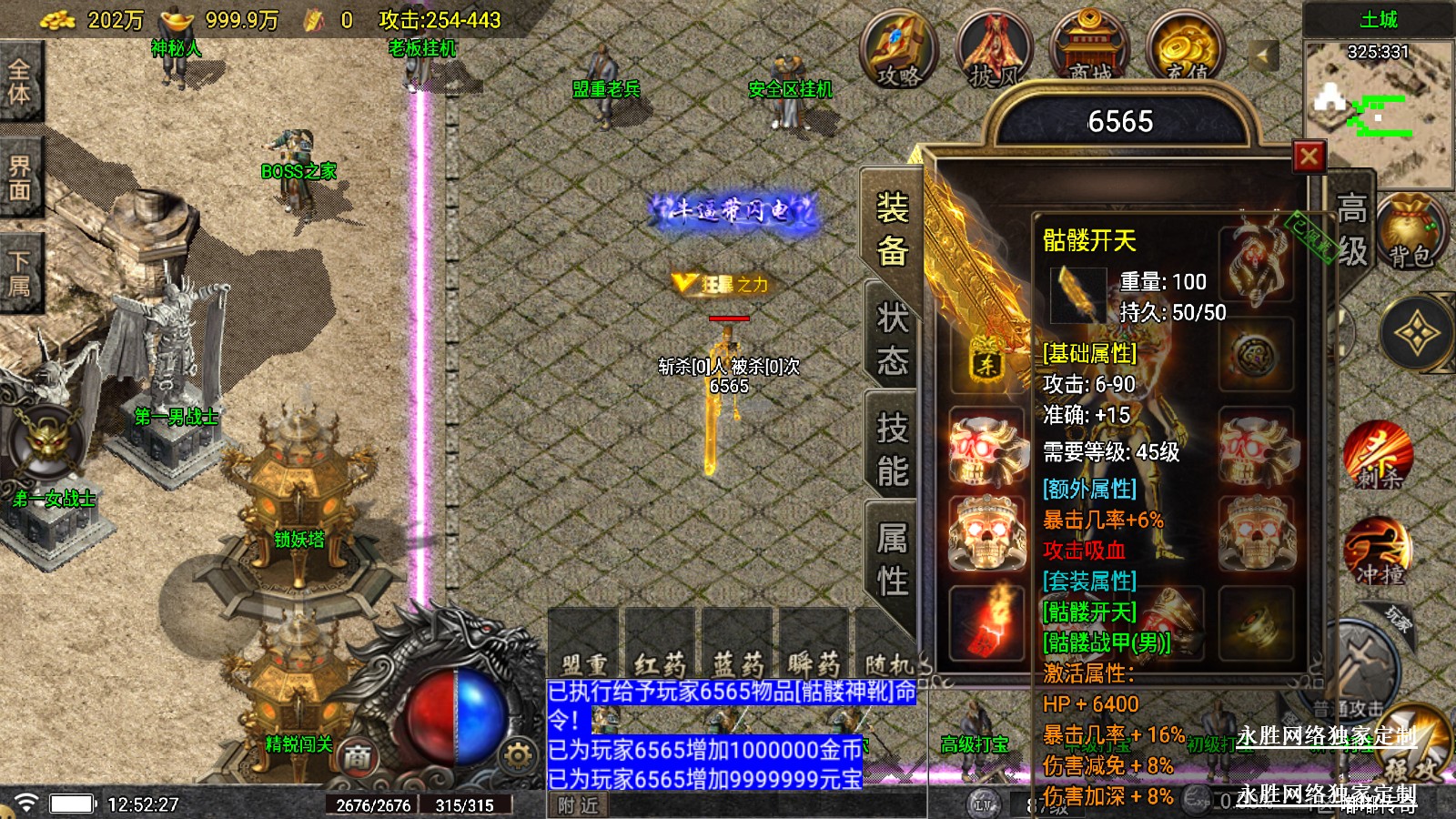Visit the 商城 shop

[x=1089, y=50]
